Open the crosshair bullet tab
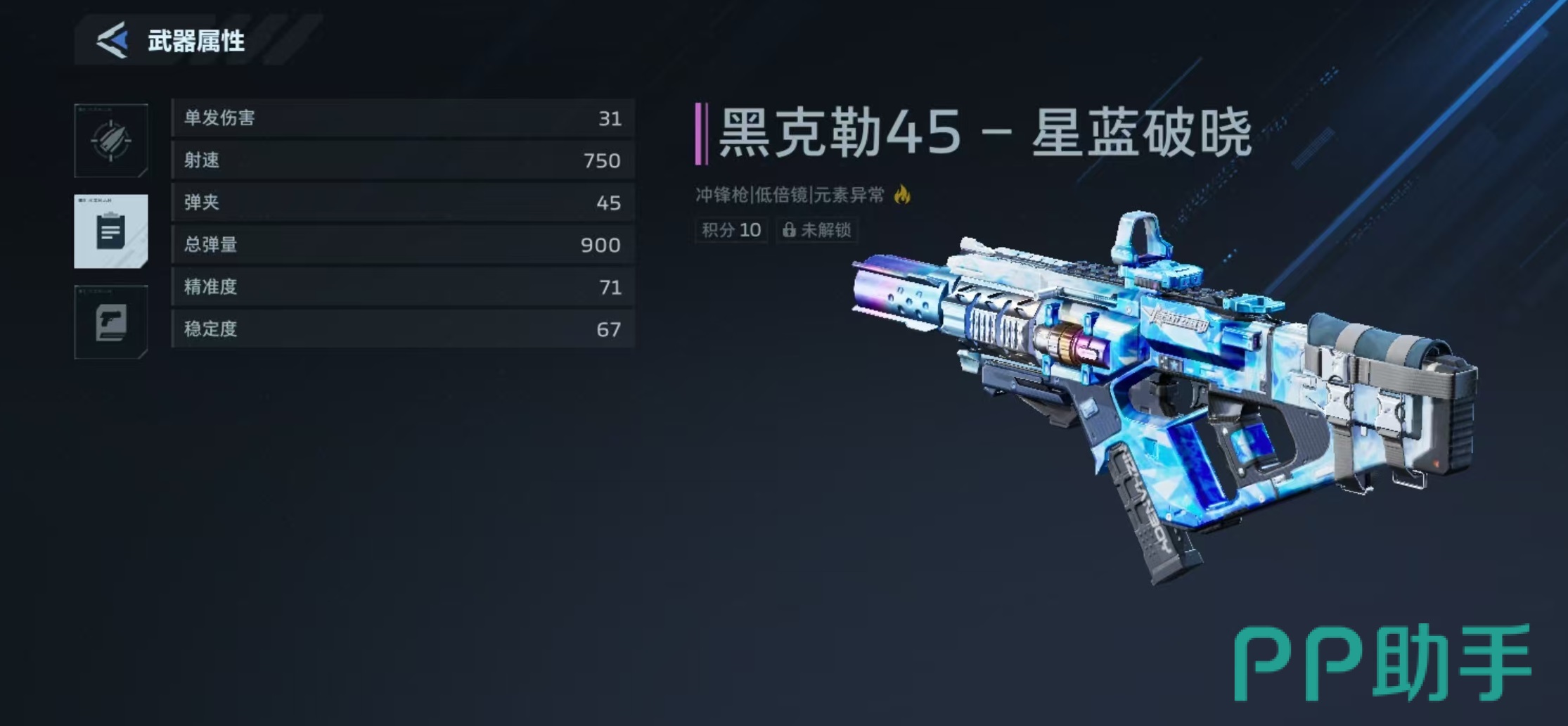 [x=111, y=141]
